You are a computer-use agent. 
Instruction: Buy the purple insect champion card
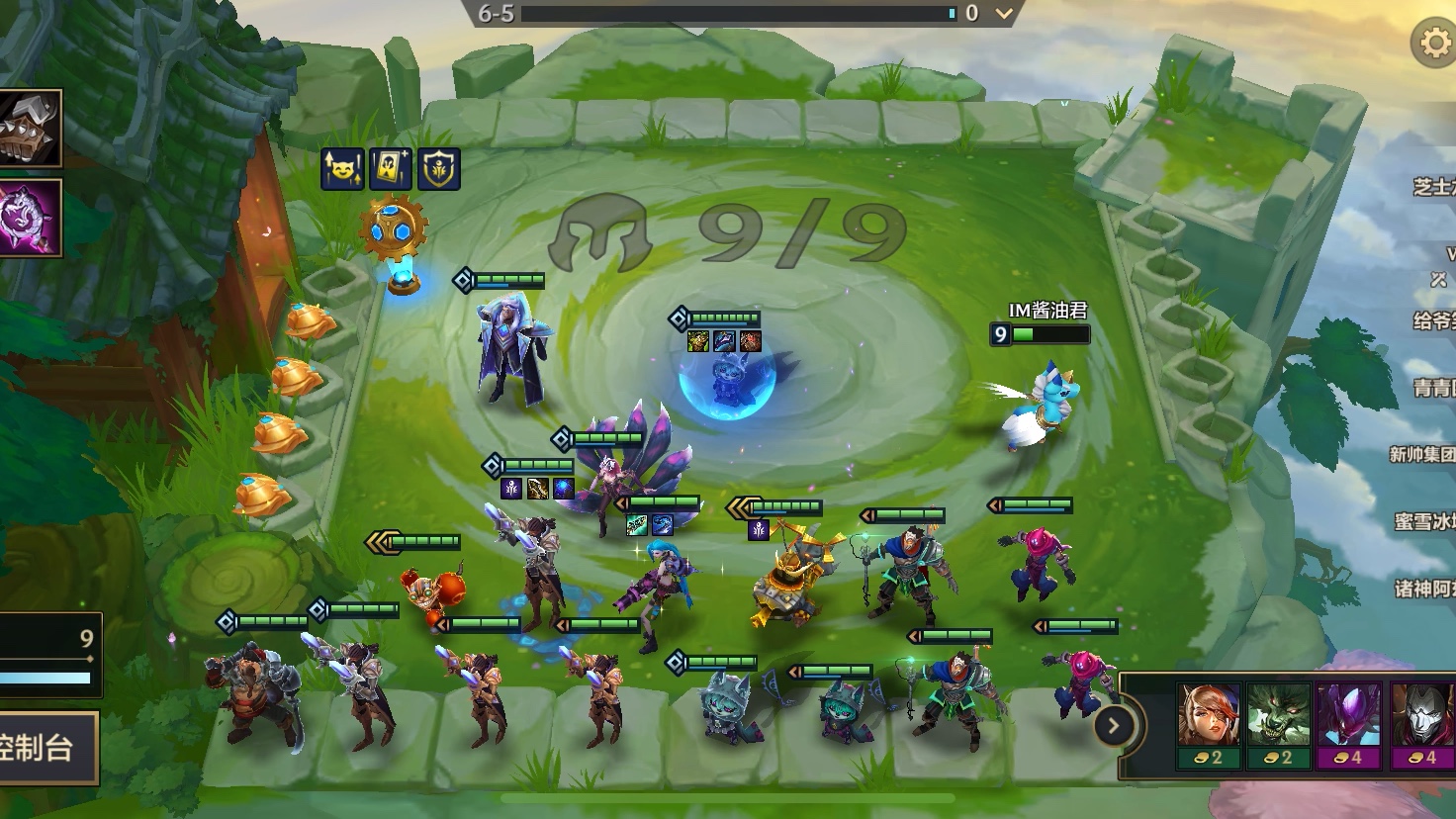(x=1348, y=724)
